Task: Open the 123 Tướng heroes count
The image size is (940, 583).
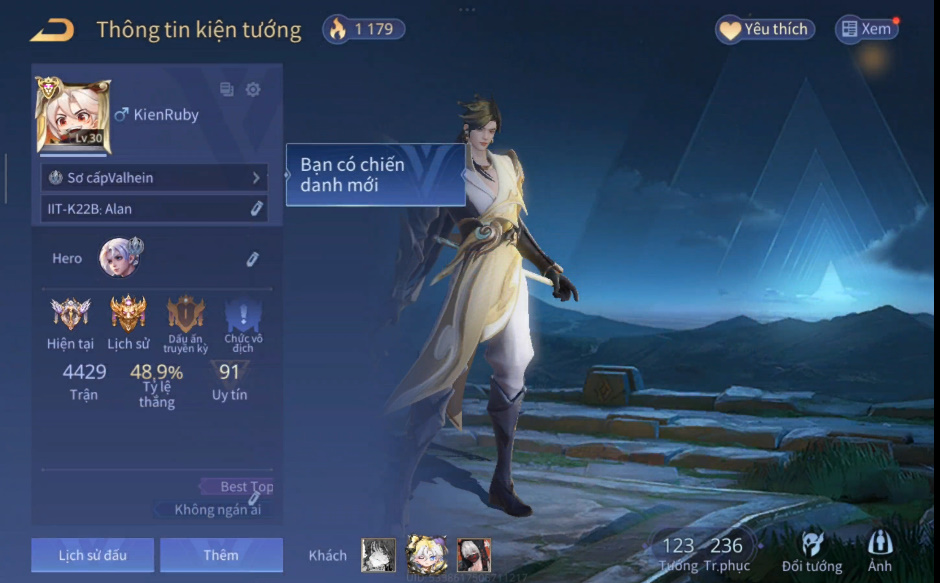Action: tap(678, 553)
